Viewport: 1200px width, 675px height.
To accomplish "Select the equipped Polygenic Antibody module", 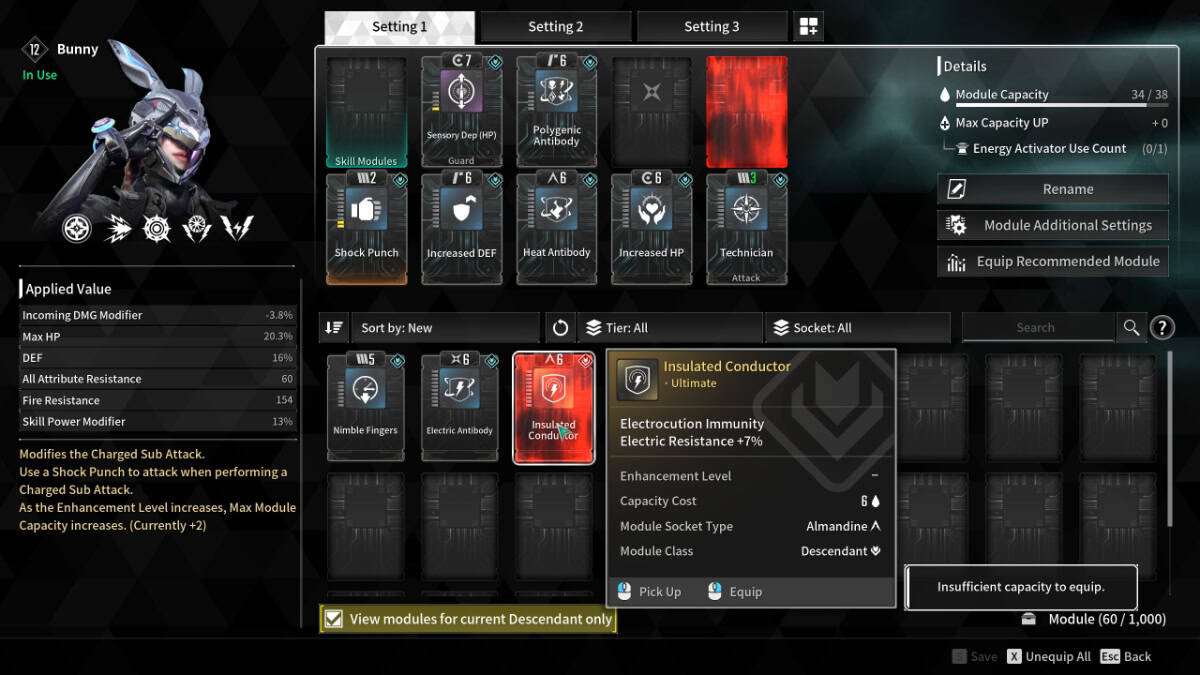I will point(556,111).
